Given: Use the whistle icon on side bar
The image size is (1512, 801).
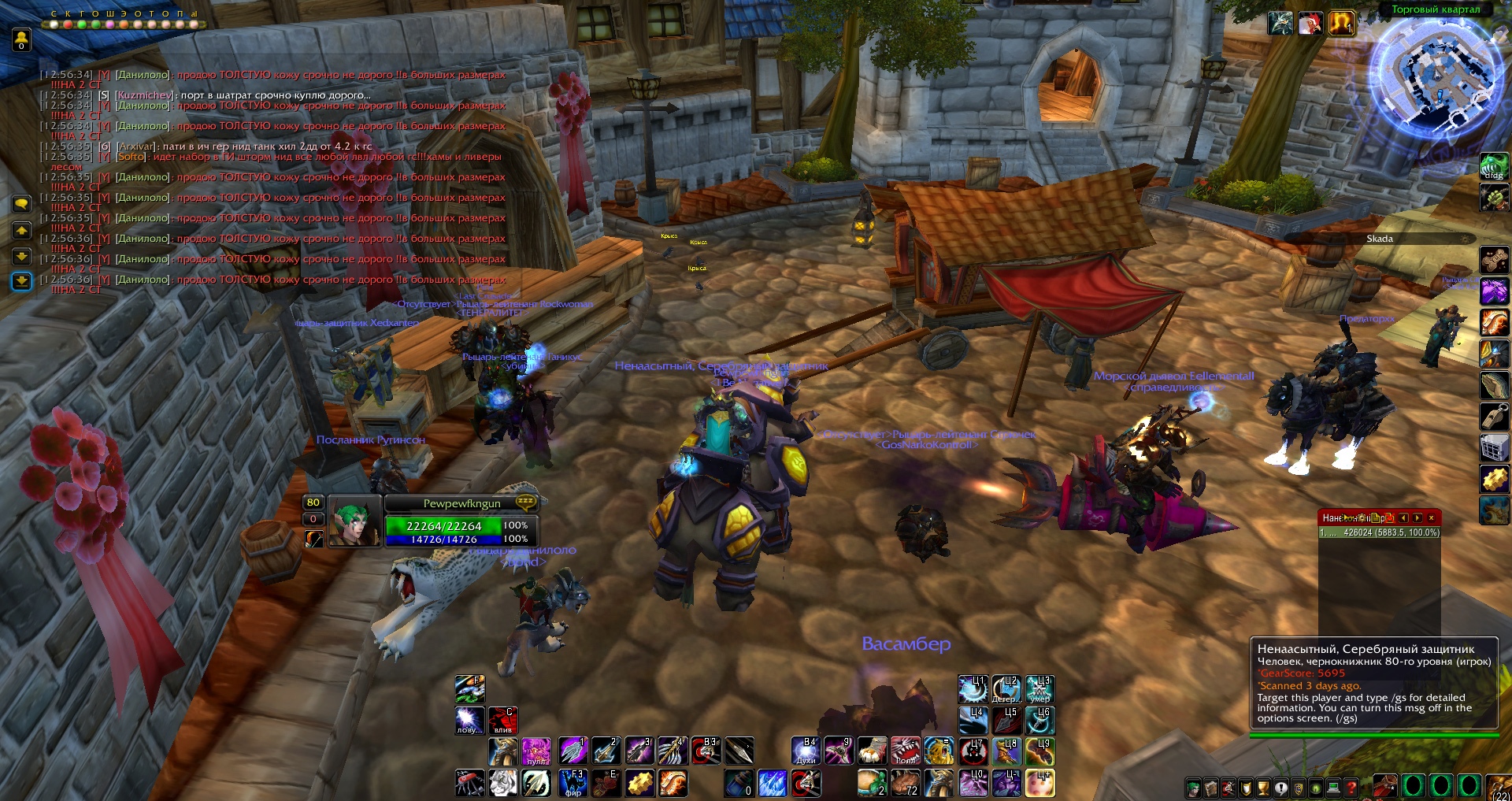Looking at the screenshot, I should tap(1494, 416).
